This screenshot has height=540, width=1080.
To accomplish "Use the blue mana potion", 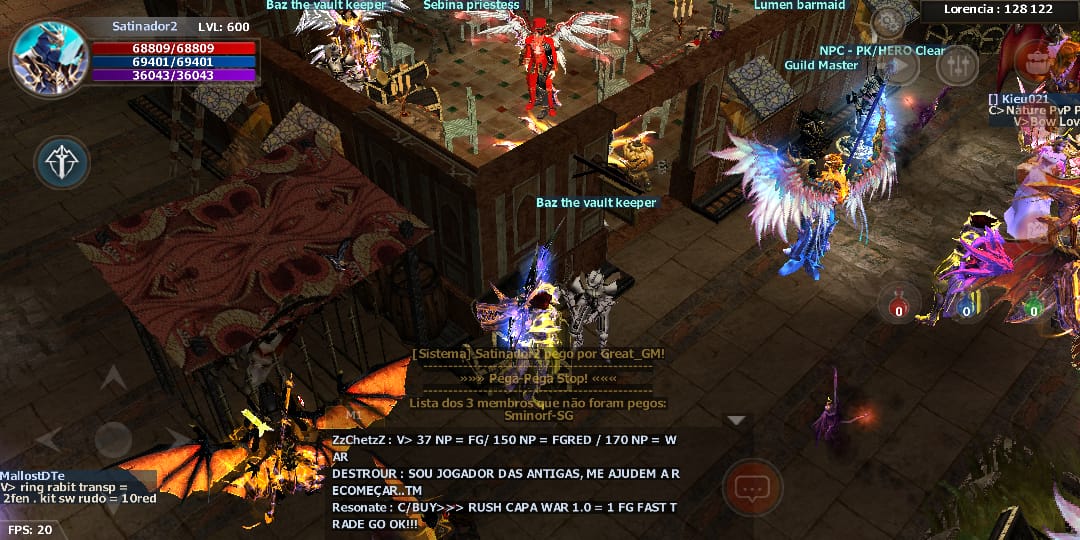I will point(966,304).
